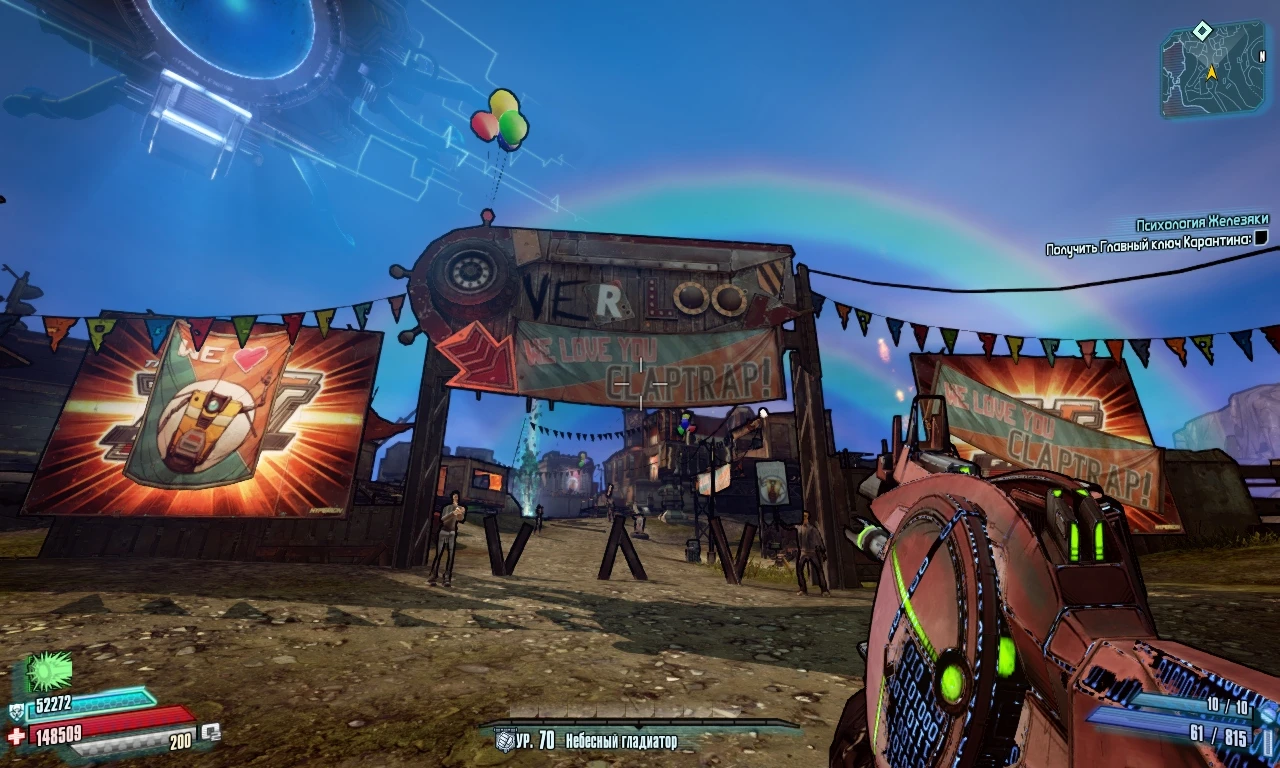
Task: Click the crosshair at screen center
Action: pyautogui.click(x=640, y=384)
